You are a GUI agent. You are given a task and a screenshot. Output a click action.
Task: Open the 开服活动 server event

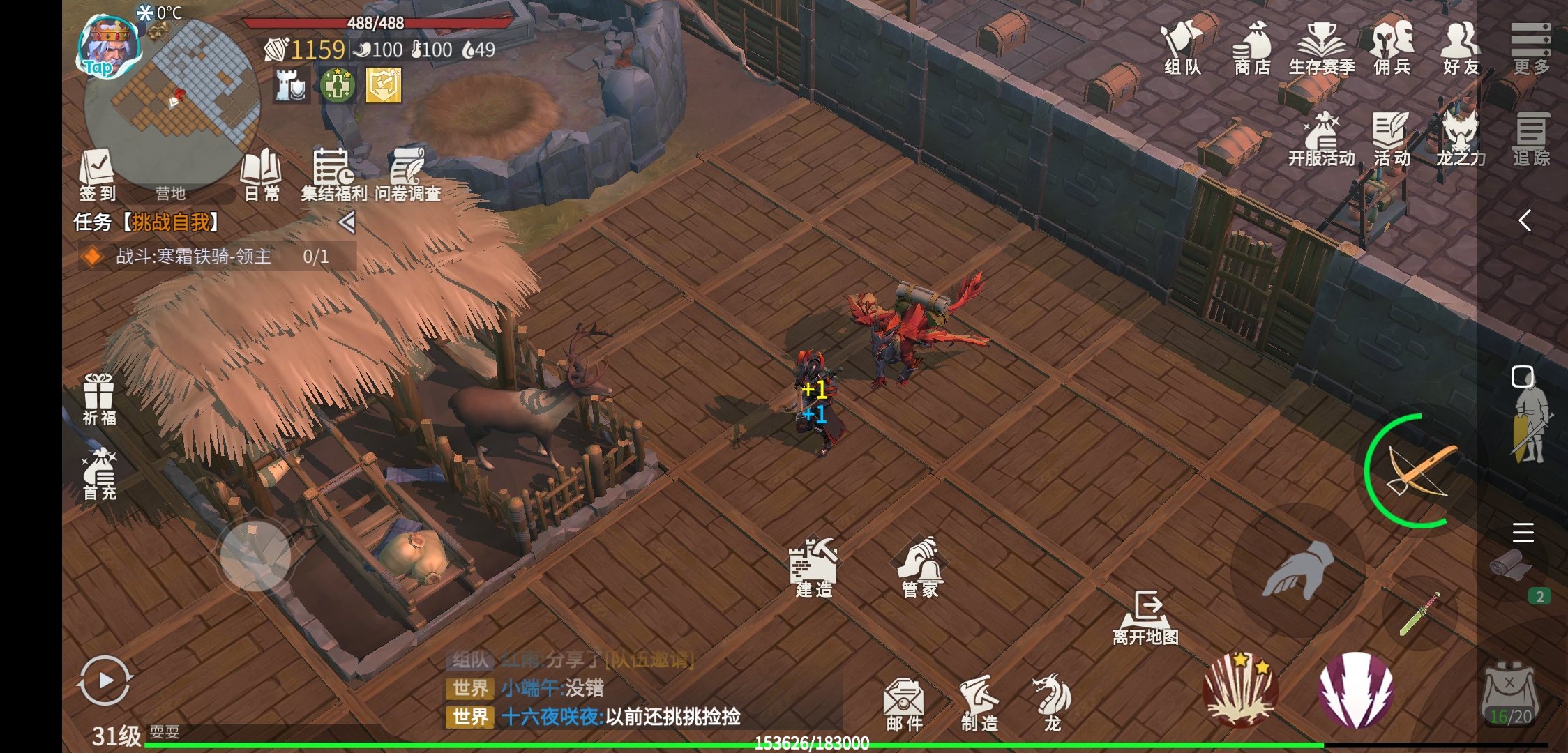click(1321, 139)
